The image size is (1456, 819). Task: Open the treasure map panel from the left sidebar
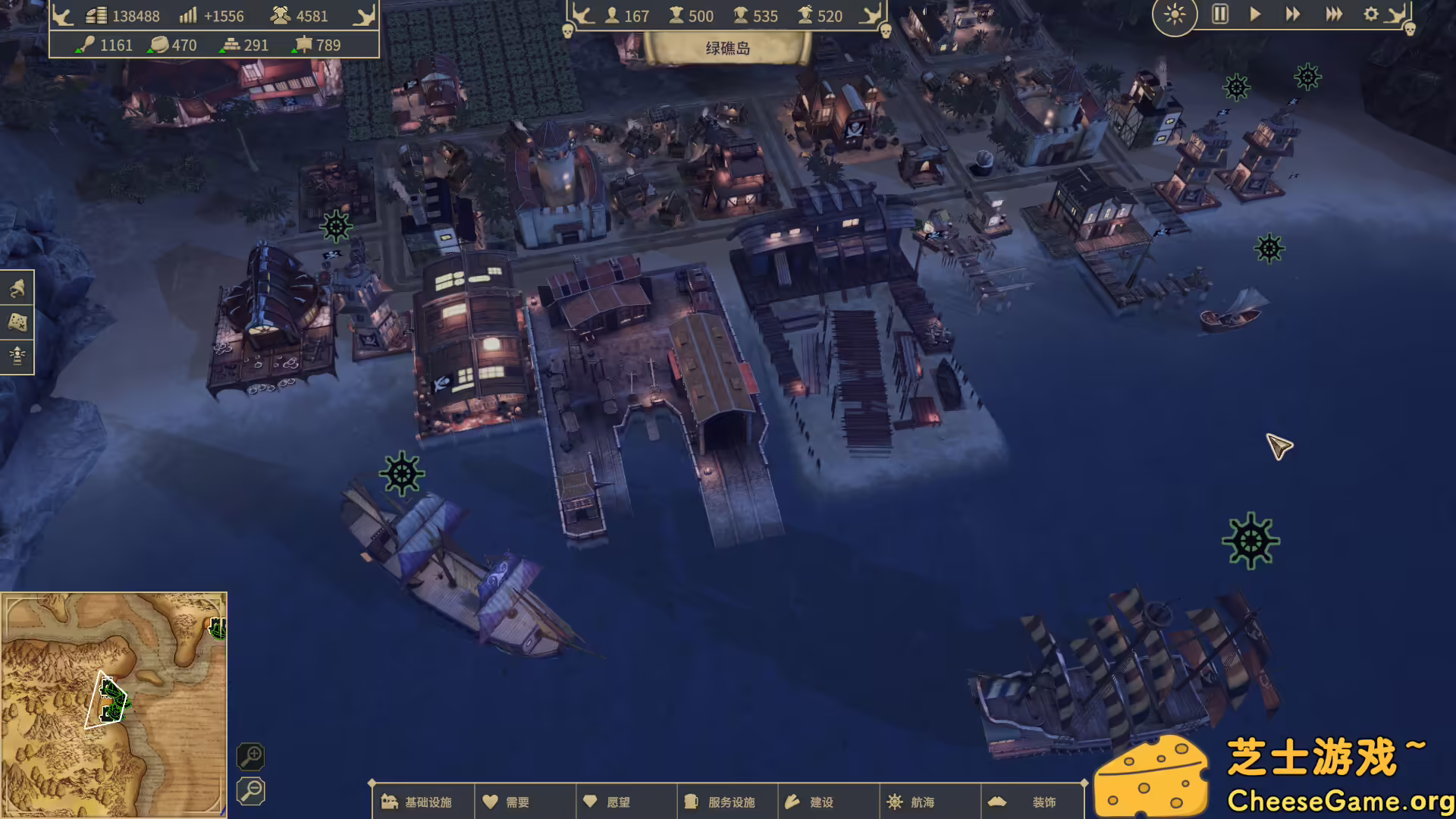click(x=17, y=322)
